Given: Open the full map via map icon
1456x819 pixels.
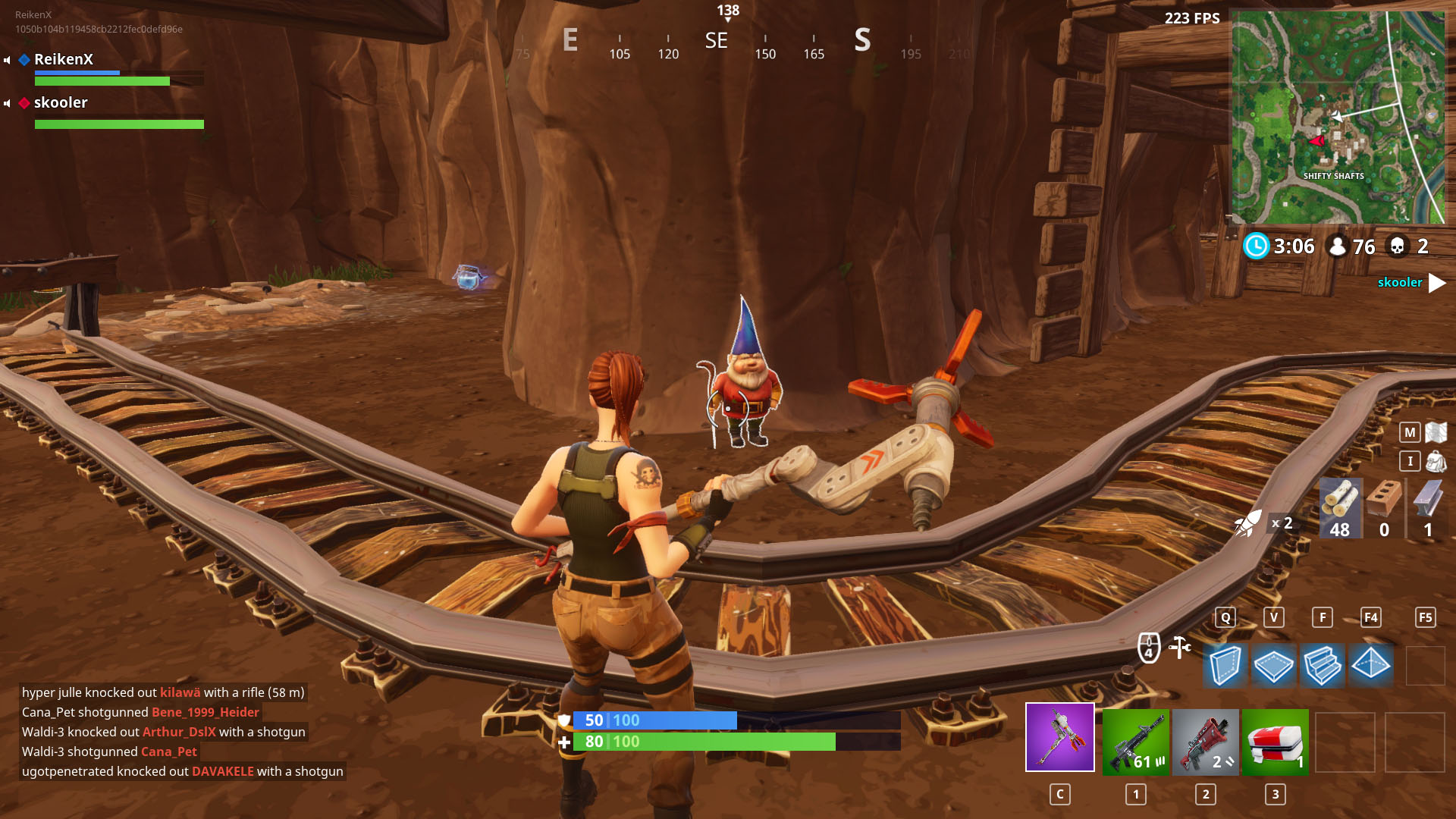Looking at the screenshot, I should [1436, 432].
